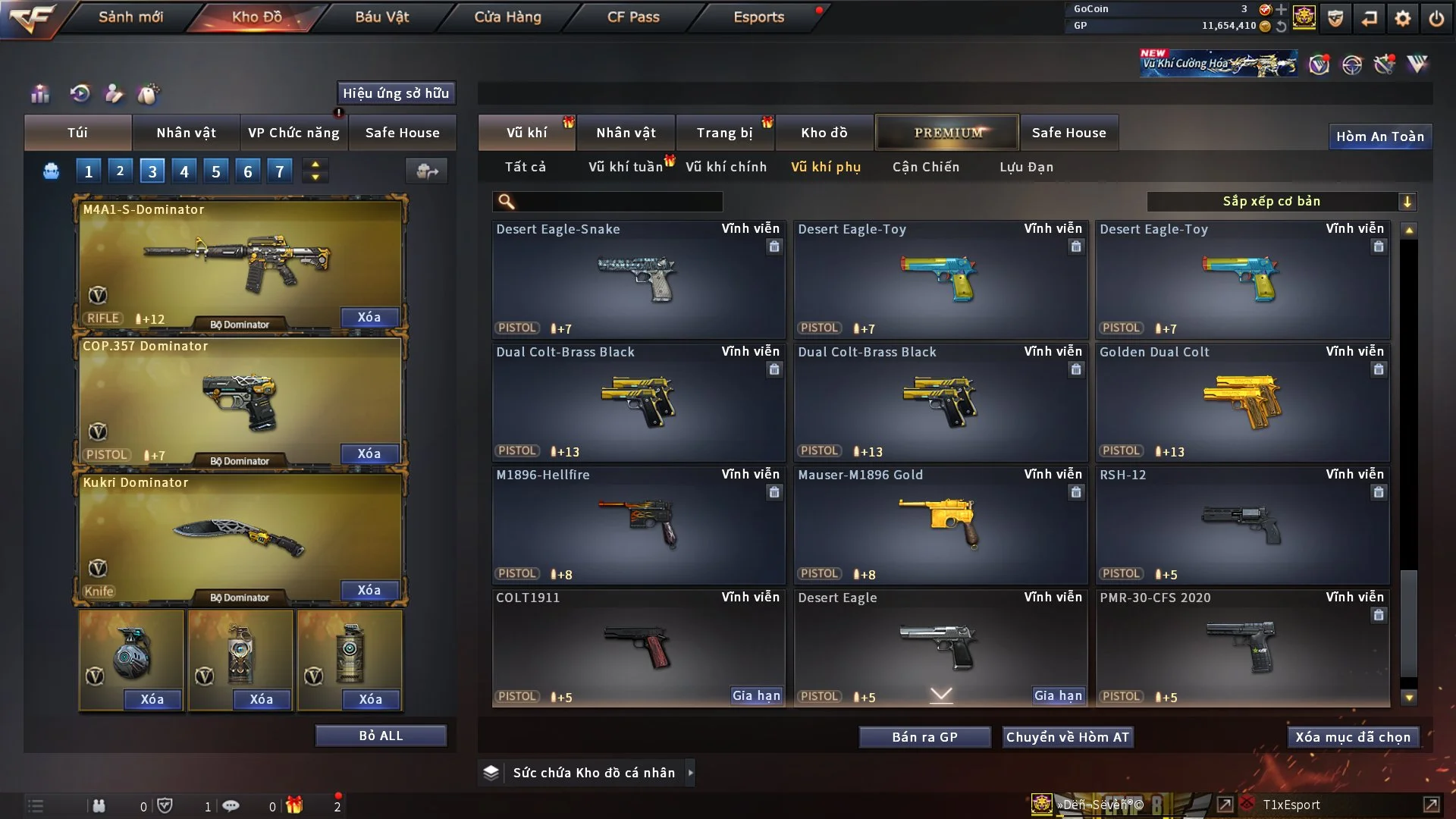Open the PREMIUM inventory tab
Image resolution: width=1456 pixels, height=819 pixels.
pos(947,133)
